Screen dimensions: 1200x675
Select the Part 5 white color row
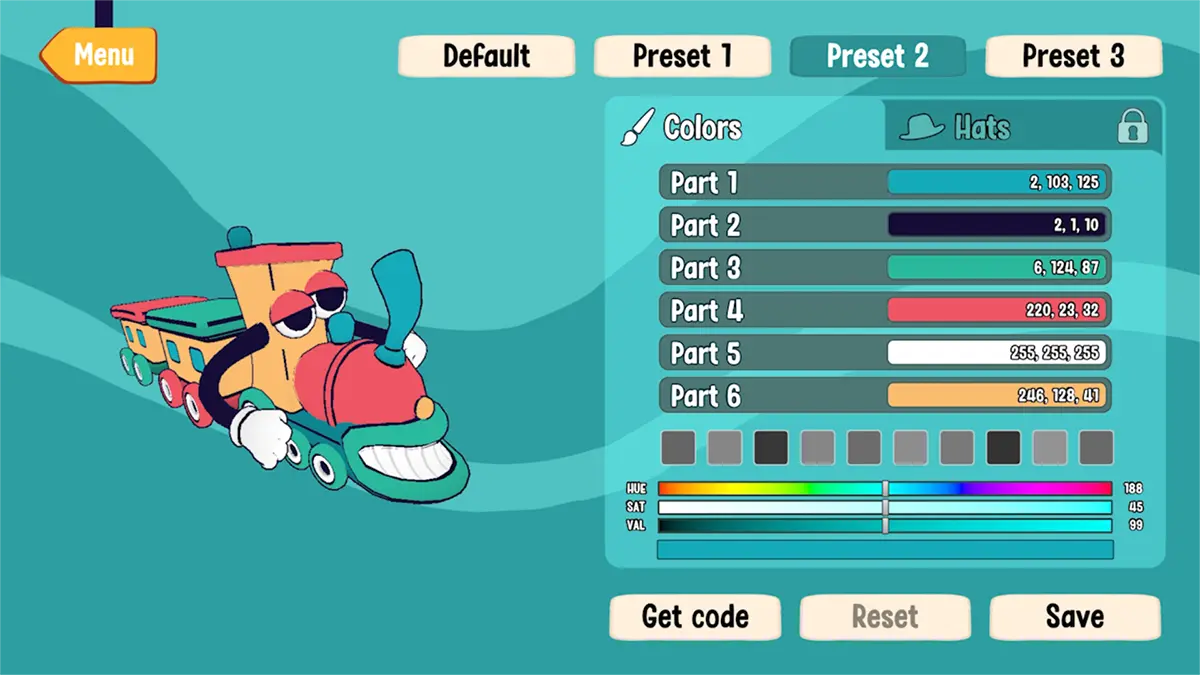click(884, 353)
